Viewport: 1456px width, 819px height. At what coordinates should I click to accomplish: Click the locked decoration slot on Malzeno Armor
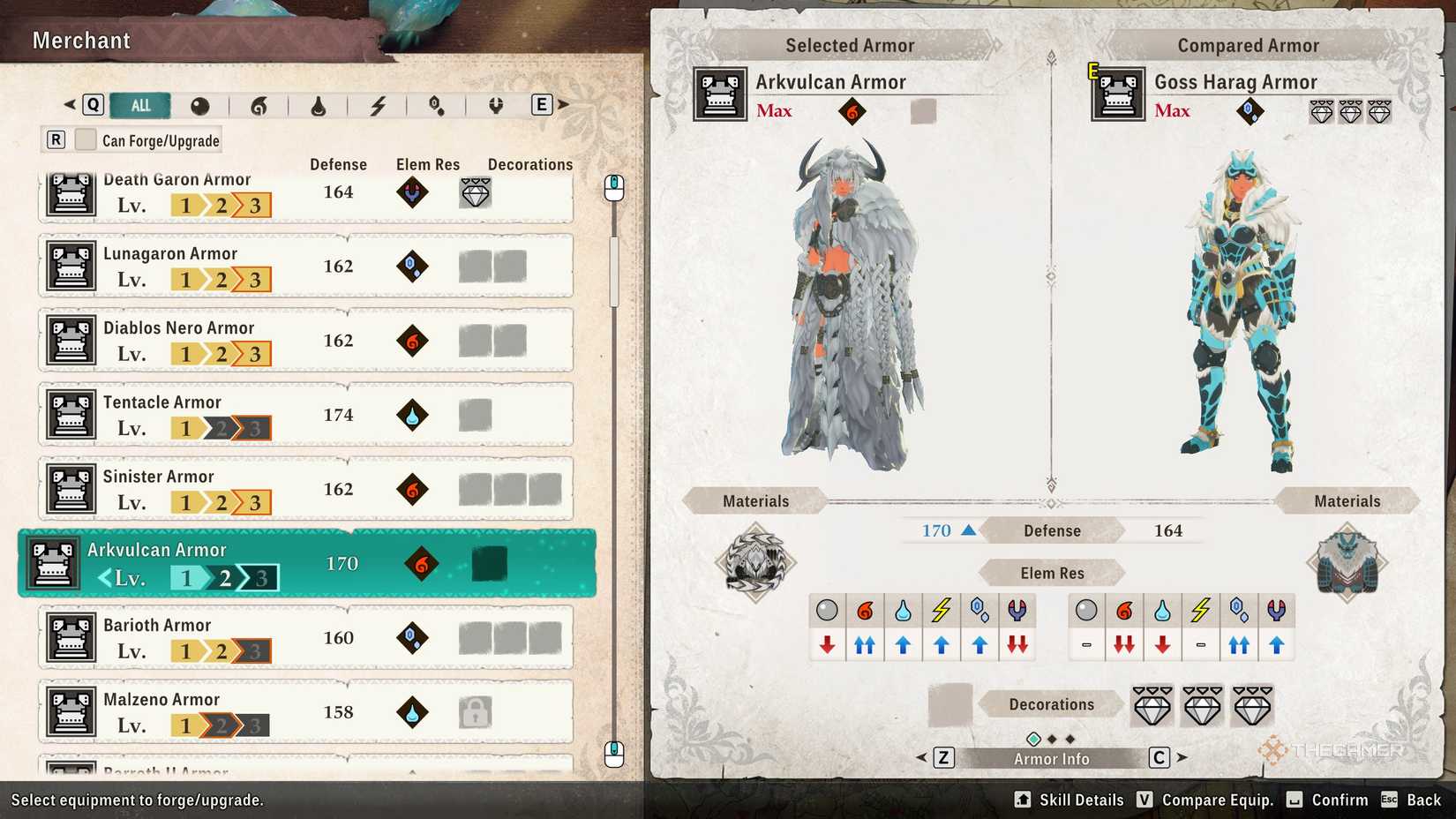[x=476, y=712]
